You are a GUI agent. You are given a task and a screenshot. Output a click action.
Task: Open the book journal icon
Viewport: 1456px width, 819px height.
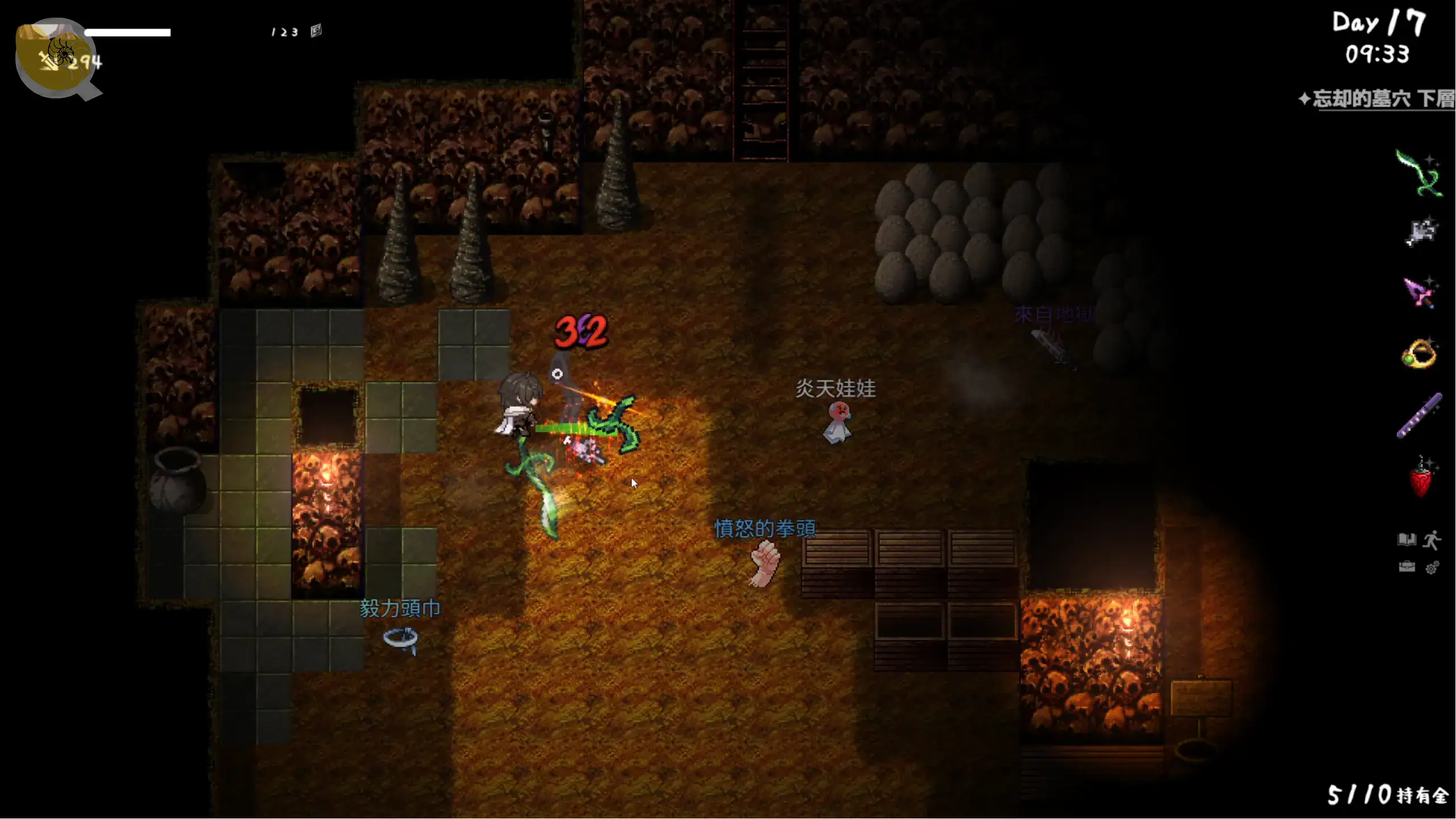[1407, 539]
